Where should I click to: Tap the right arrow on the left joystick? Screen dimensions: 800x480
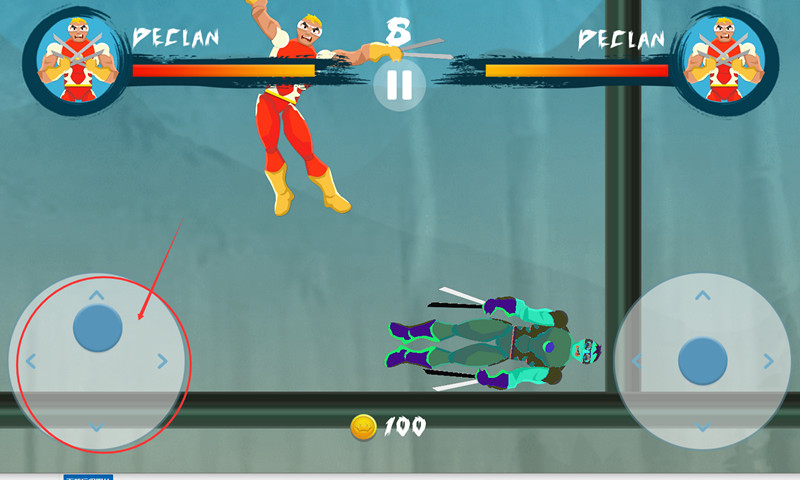pyautogui.click(x=162, y=361)
